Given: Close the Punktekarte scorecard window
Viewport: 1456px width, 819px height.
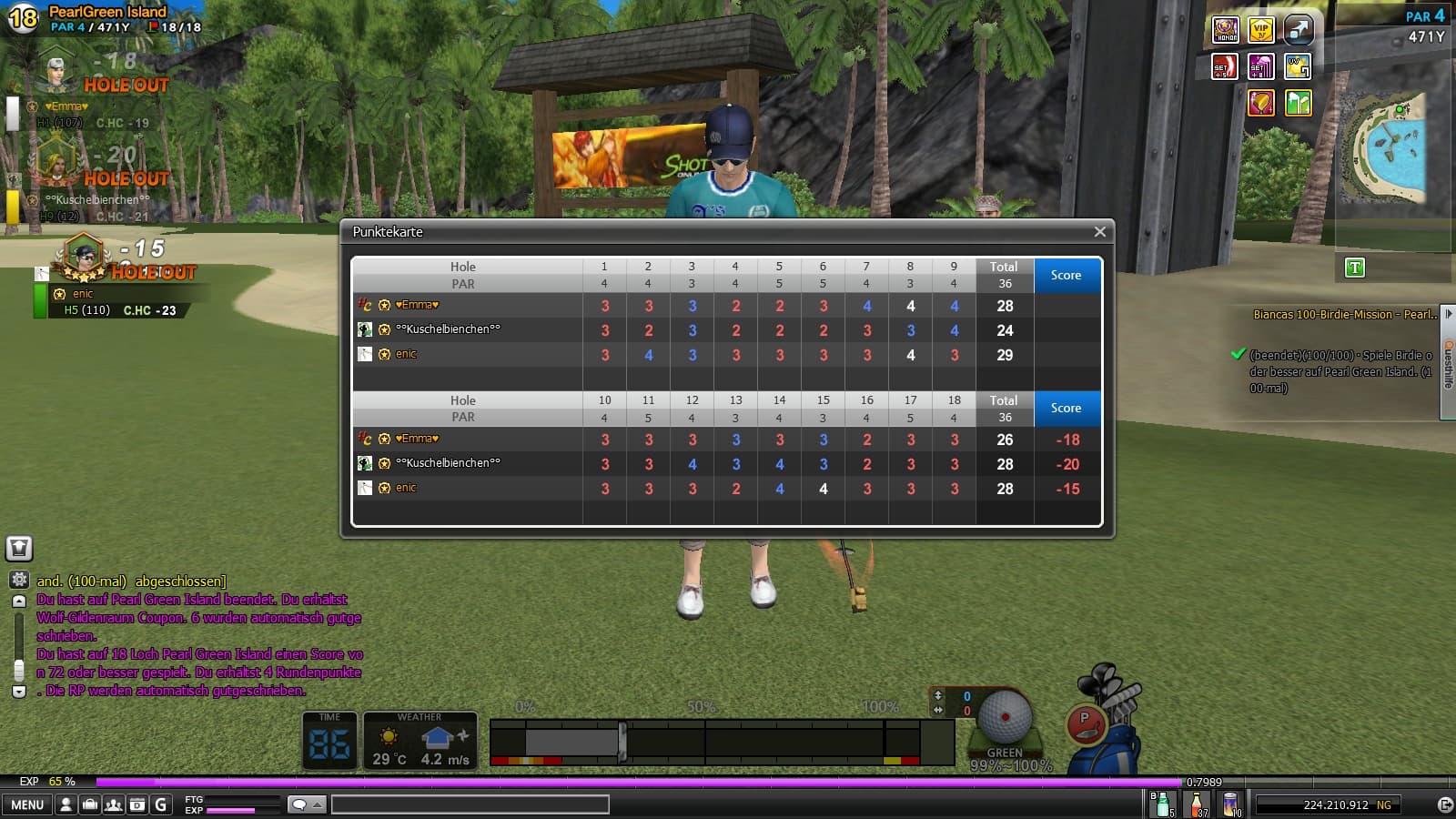Looking at the screenshot, I should click(1099, 232).
